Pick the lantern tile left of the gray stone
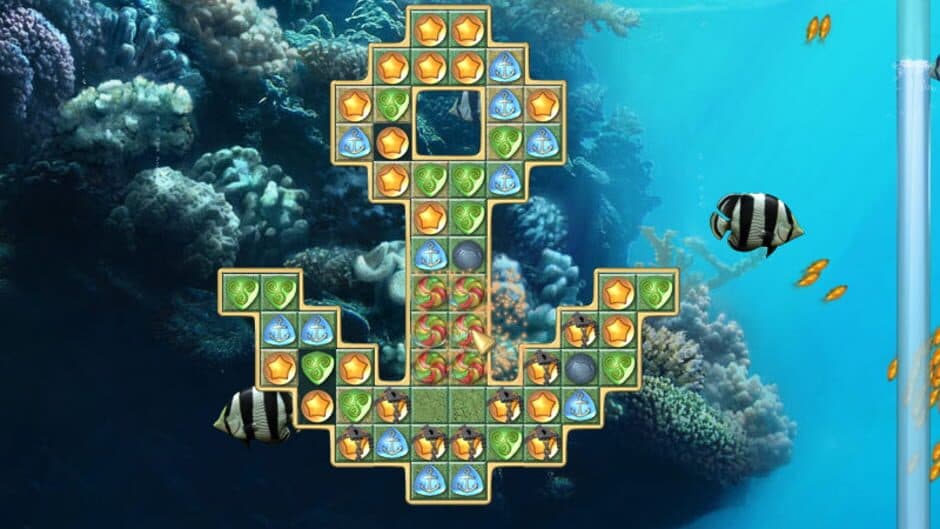Screen dimensions: 940x529 point(542,367)
